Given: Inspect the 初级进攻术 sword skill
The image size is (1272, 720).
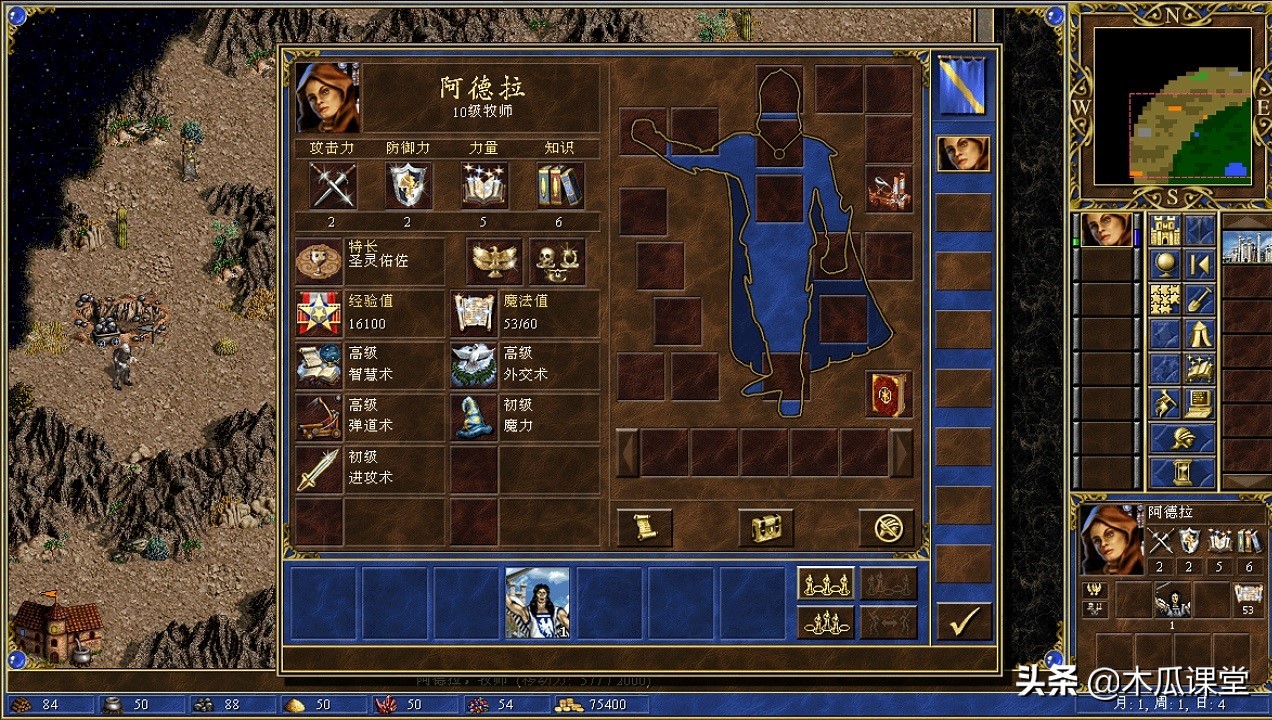Looking at the screenshot, I should point(320,469).
